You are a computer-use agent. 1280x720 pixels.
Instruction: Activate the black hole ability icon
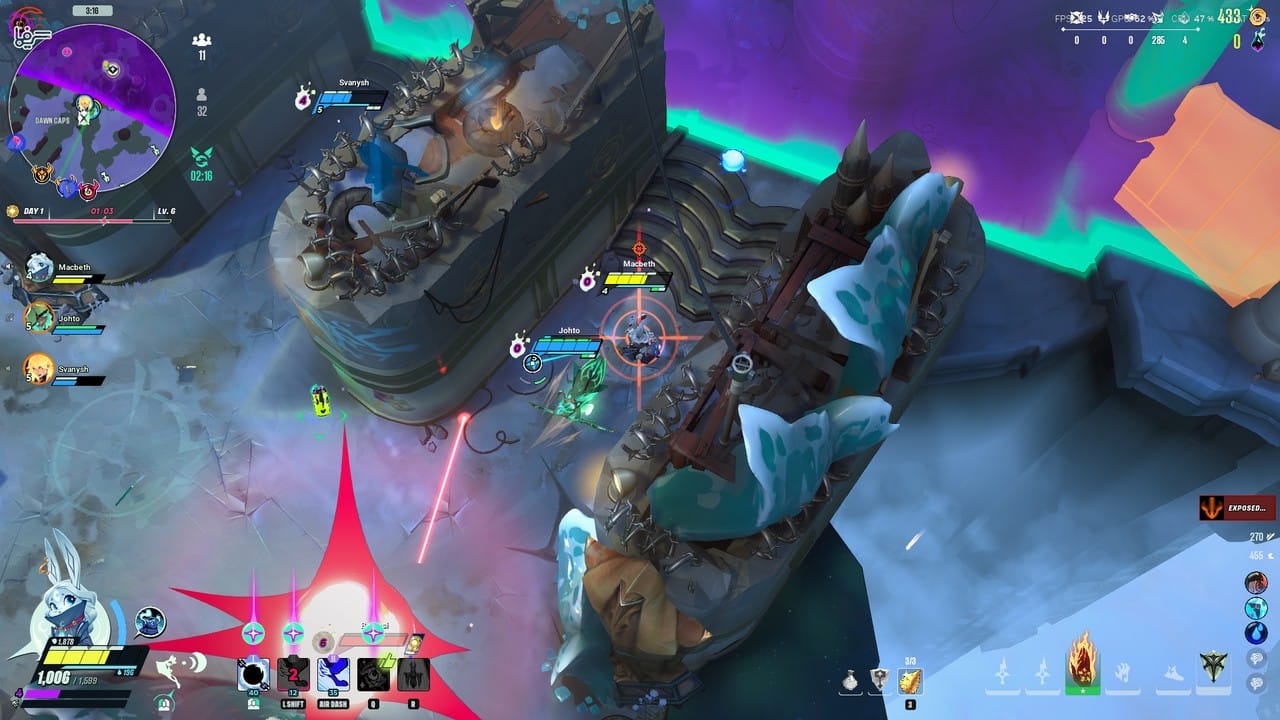pos(253,675)
